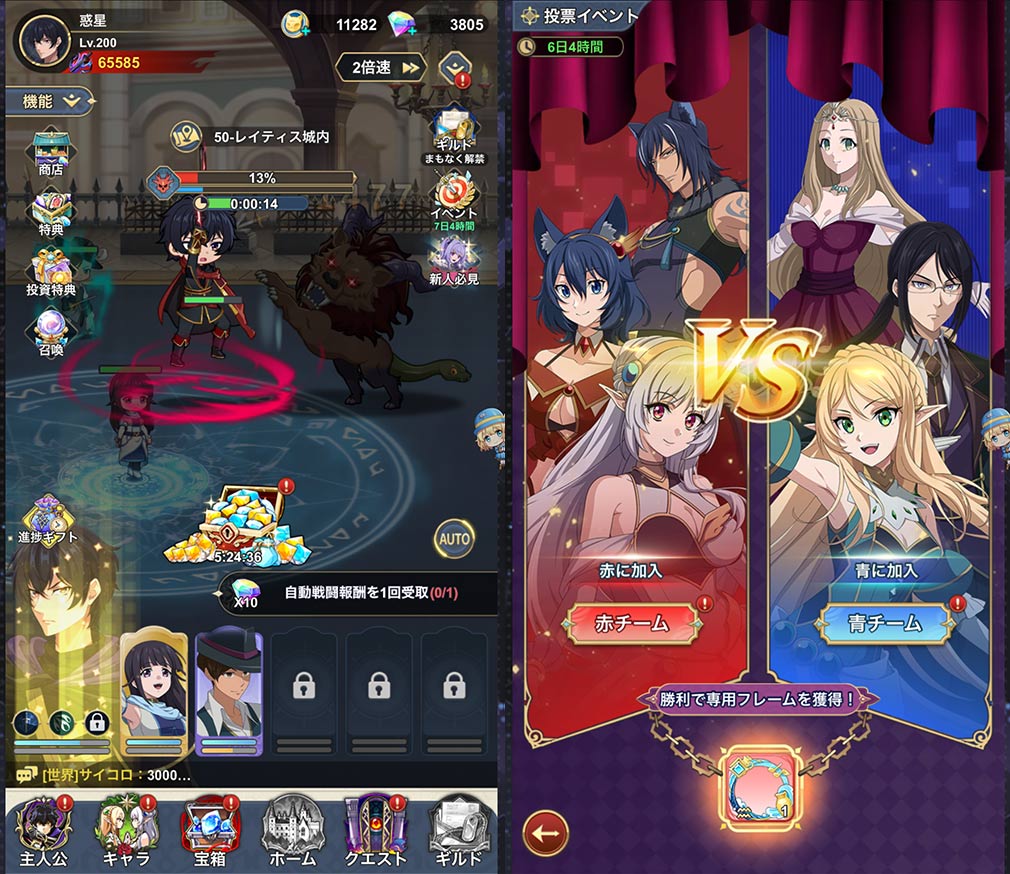
Task: Open the 特典 rewards icon
Action: click(50, 210)
